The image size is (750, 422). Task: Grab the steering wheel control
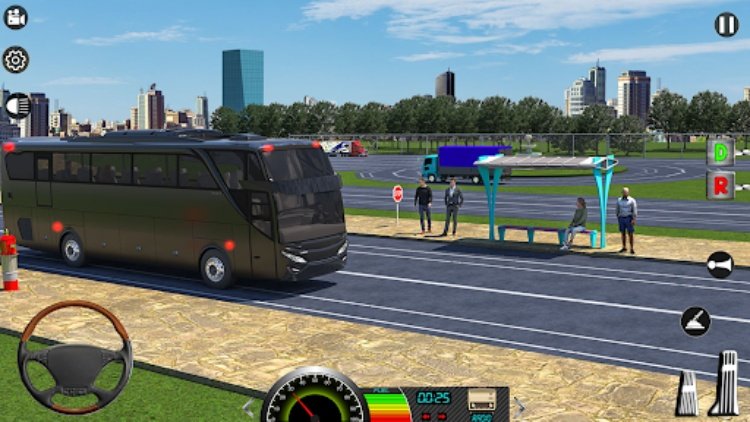[75, 357]
